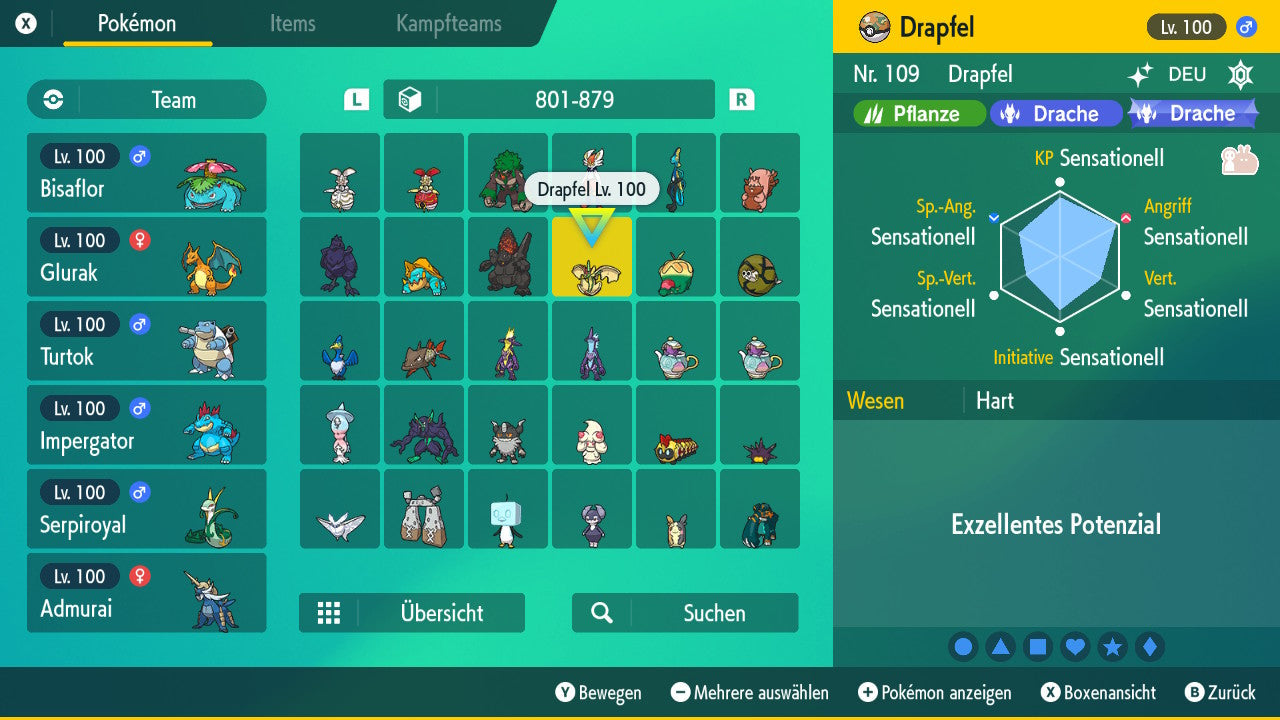Toggle the circle marking for Drapfel
Image resolution: width=1280 pixels, height=720 pixels.
tap(963, 647)
